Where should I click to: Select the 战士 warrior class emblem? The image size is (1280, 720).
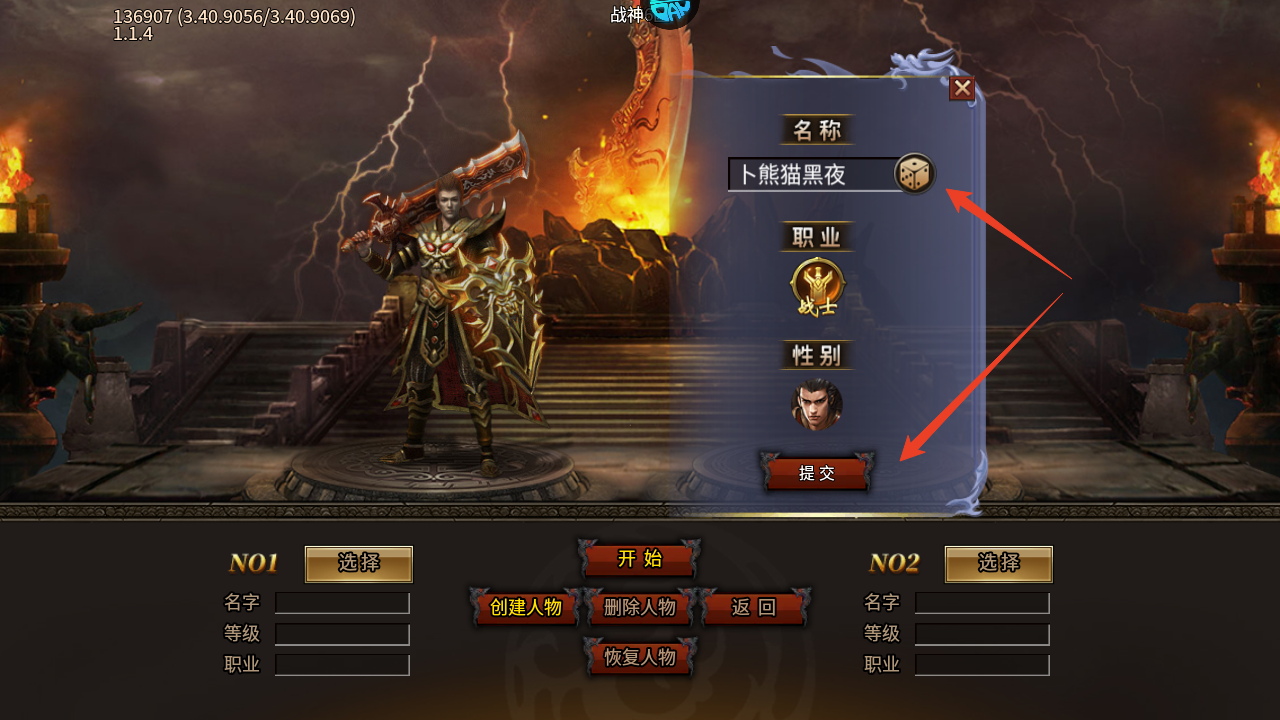pyautogui.click(x=816, y=283)
